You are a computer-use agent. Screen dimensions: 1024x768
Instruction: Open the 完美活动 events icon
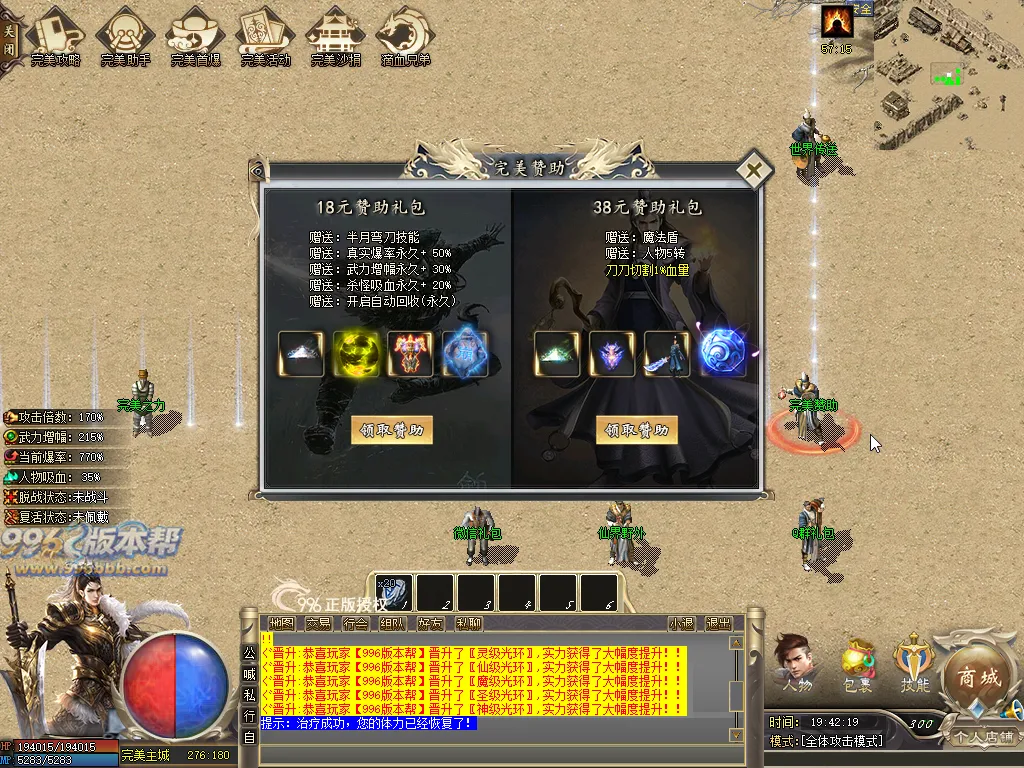265,37
